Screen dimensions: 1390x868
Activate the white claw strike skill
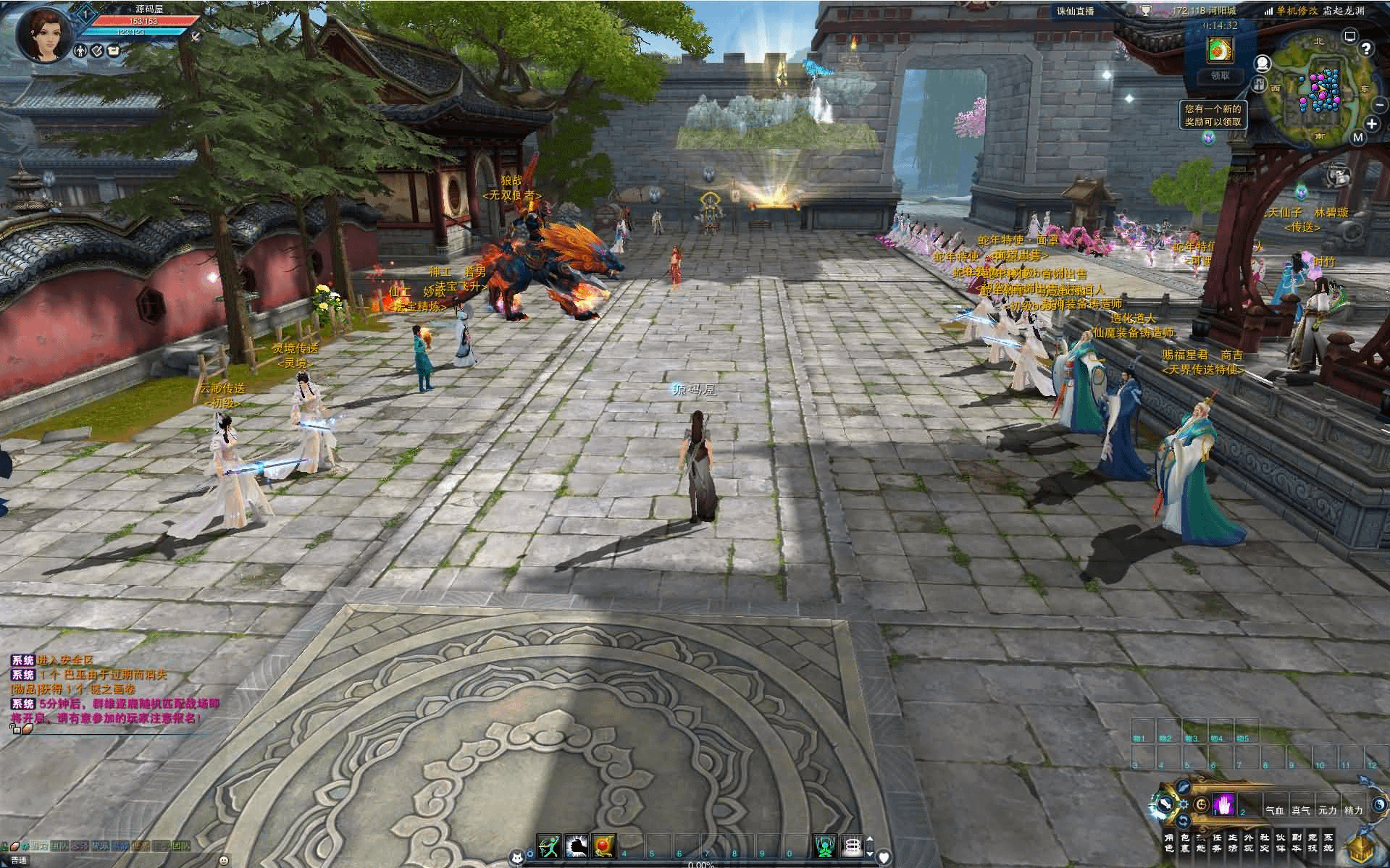[x=577, y=846]
